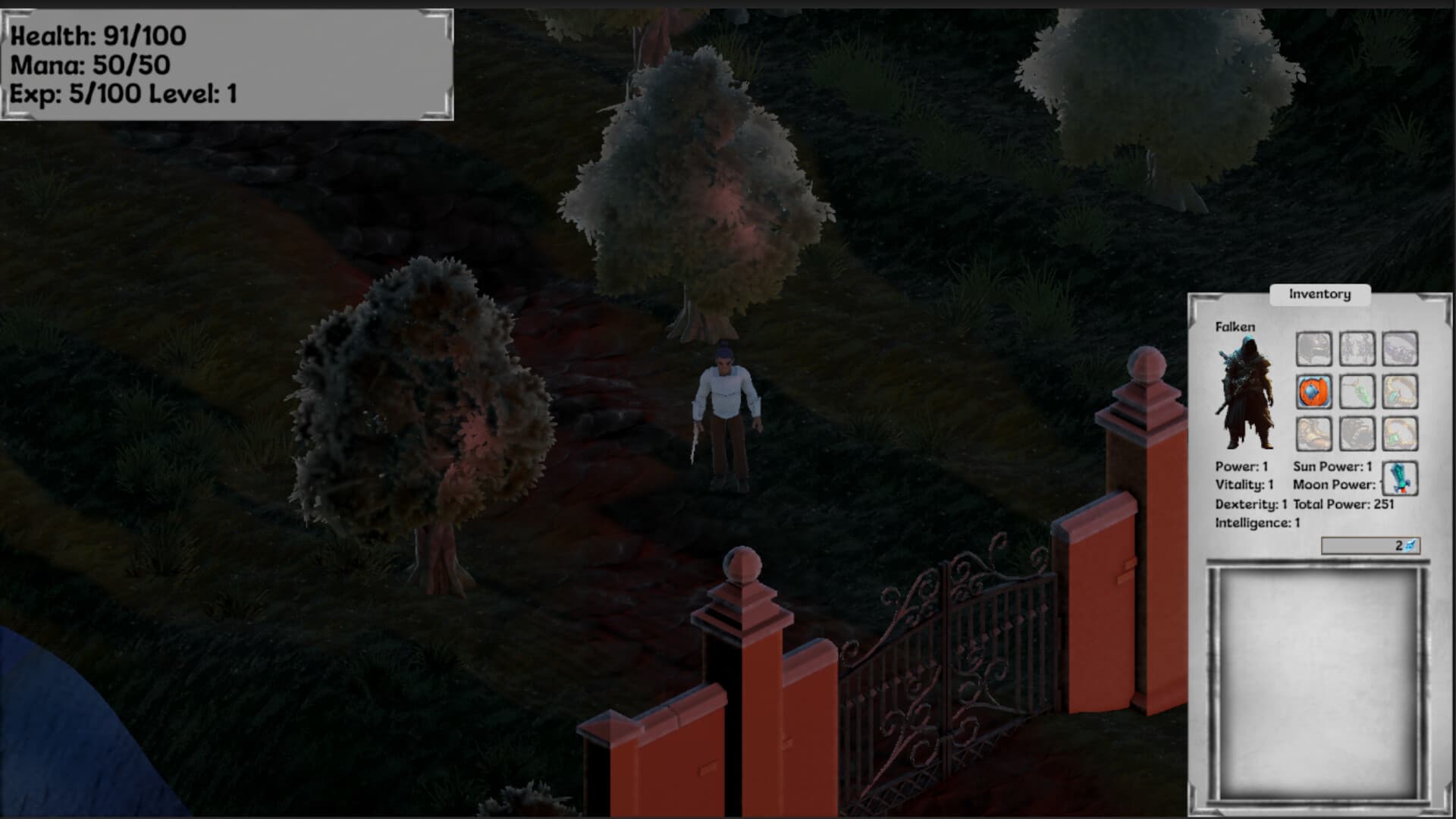Select the boots item in the bottom row
Screen dimensions: 1456x819
pos(1313,432)
